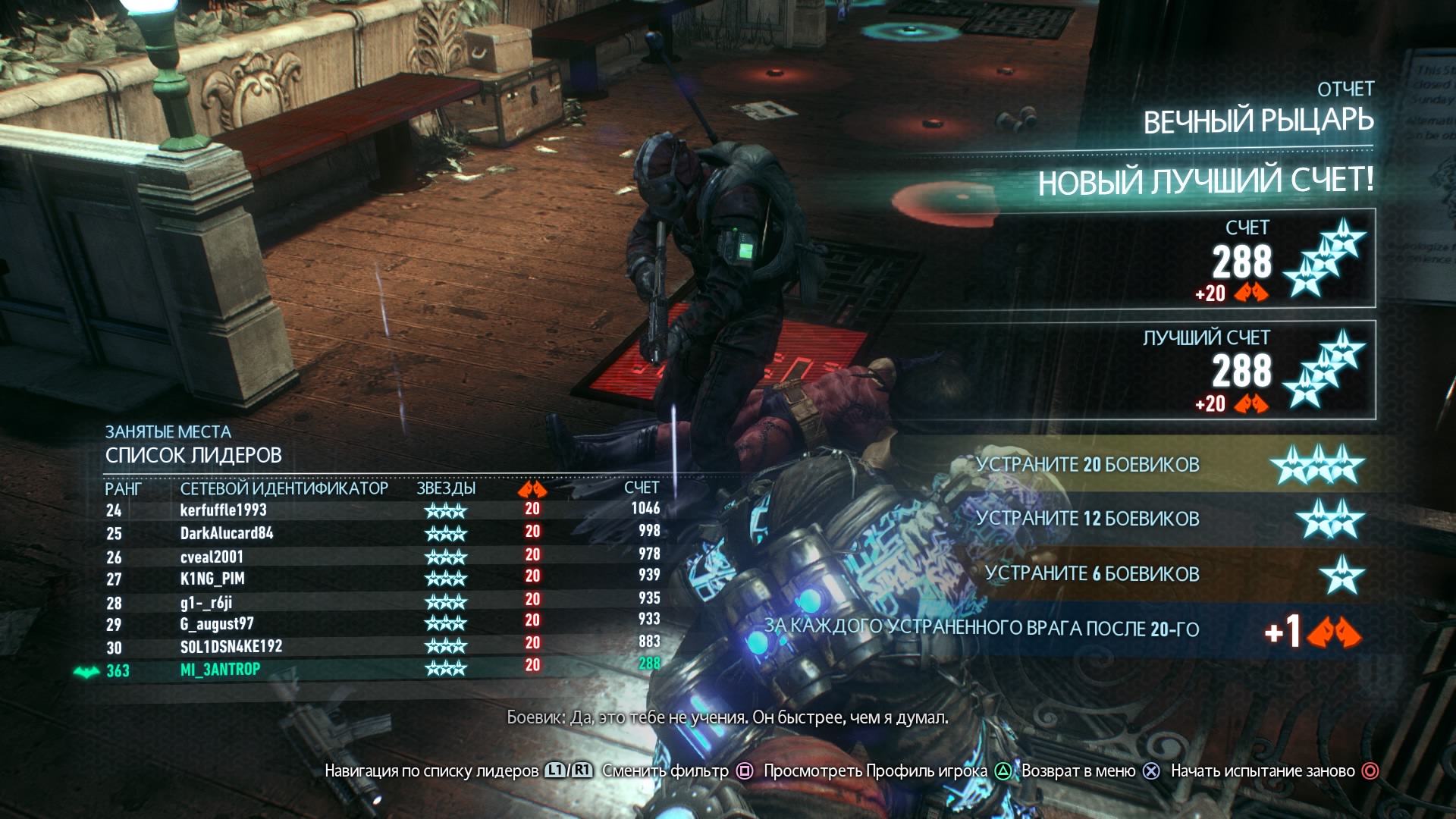Screen dimensions: 1456x819
Task: Pick g1-_r6ji from the leaderboard
Action: [206, 602]
